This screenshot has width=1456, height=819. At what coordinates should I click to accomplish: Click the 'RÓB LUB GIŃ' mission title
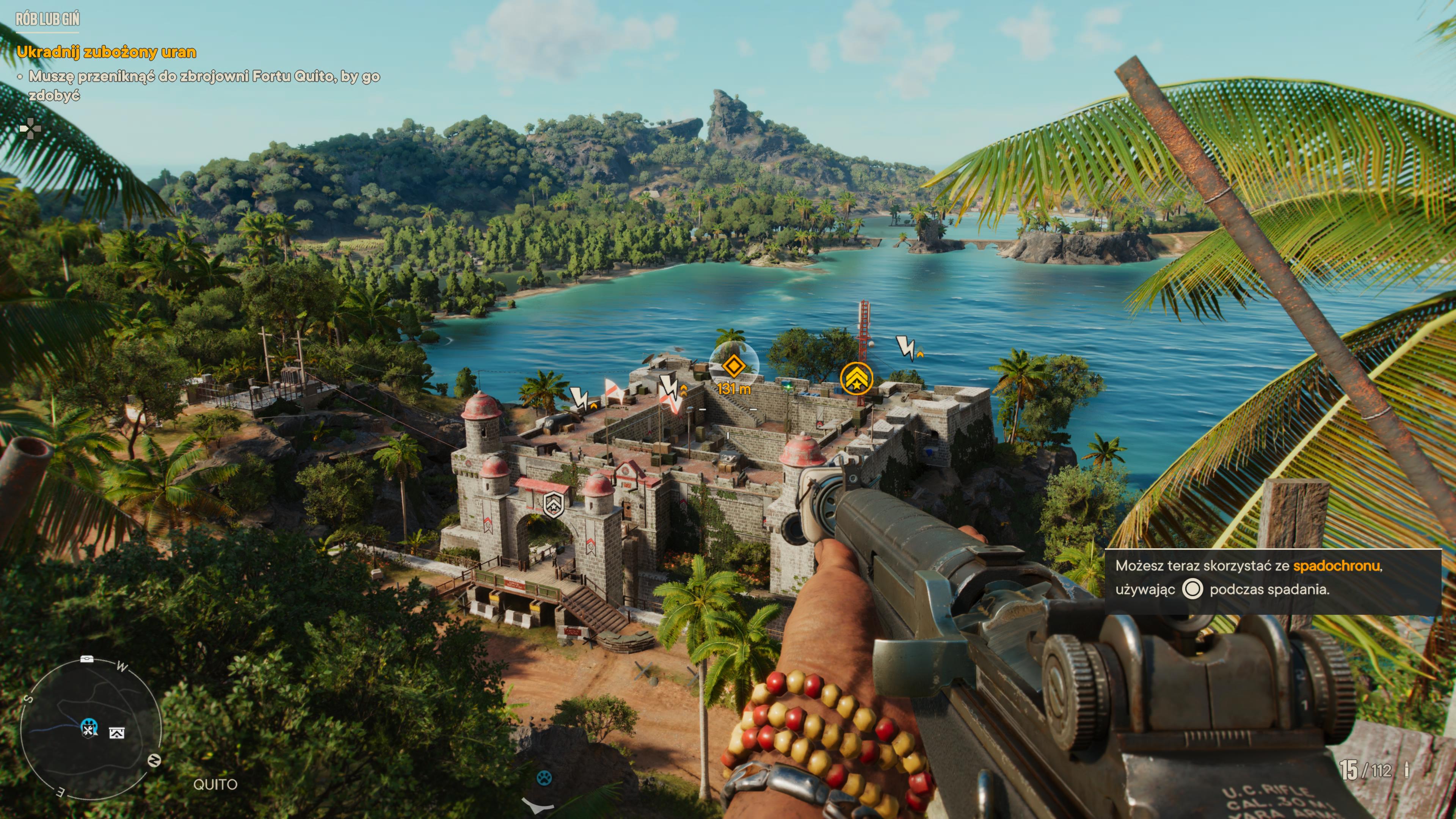[47, 19]
